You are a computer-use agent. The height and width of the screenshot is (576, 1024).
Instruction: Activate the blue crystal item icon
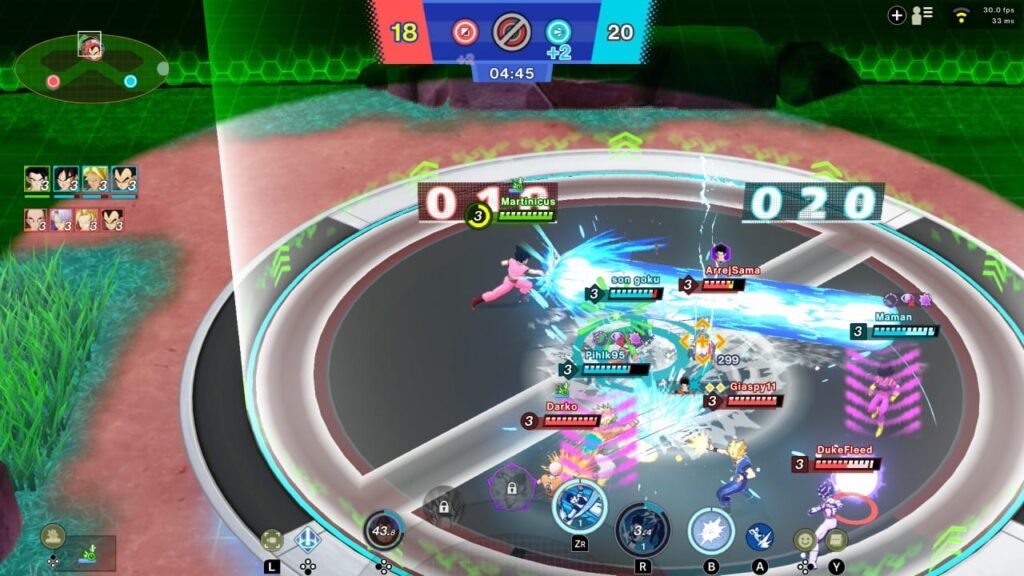point(307,540)
